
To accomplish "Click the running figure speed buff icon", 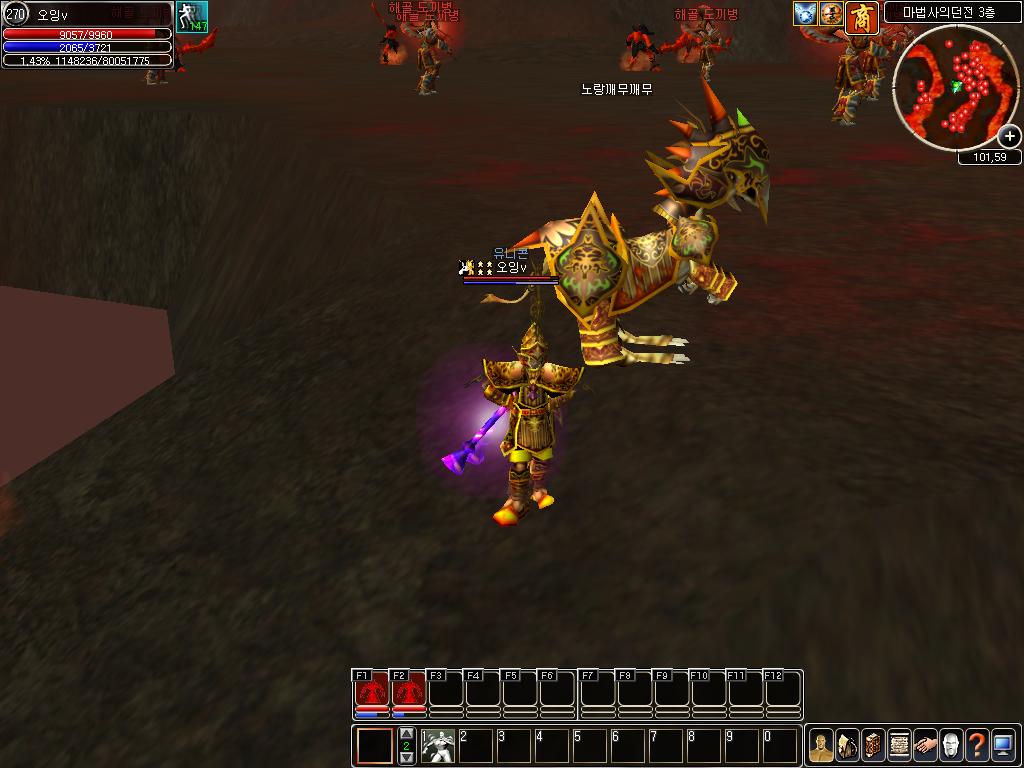I will [x=191, y=16].
